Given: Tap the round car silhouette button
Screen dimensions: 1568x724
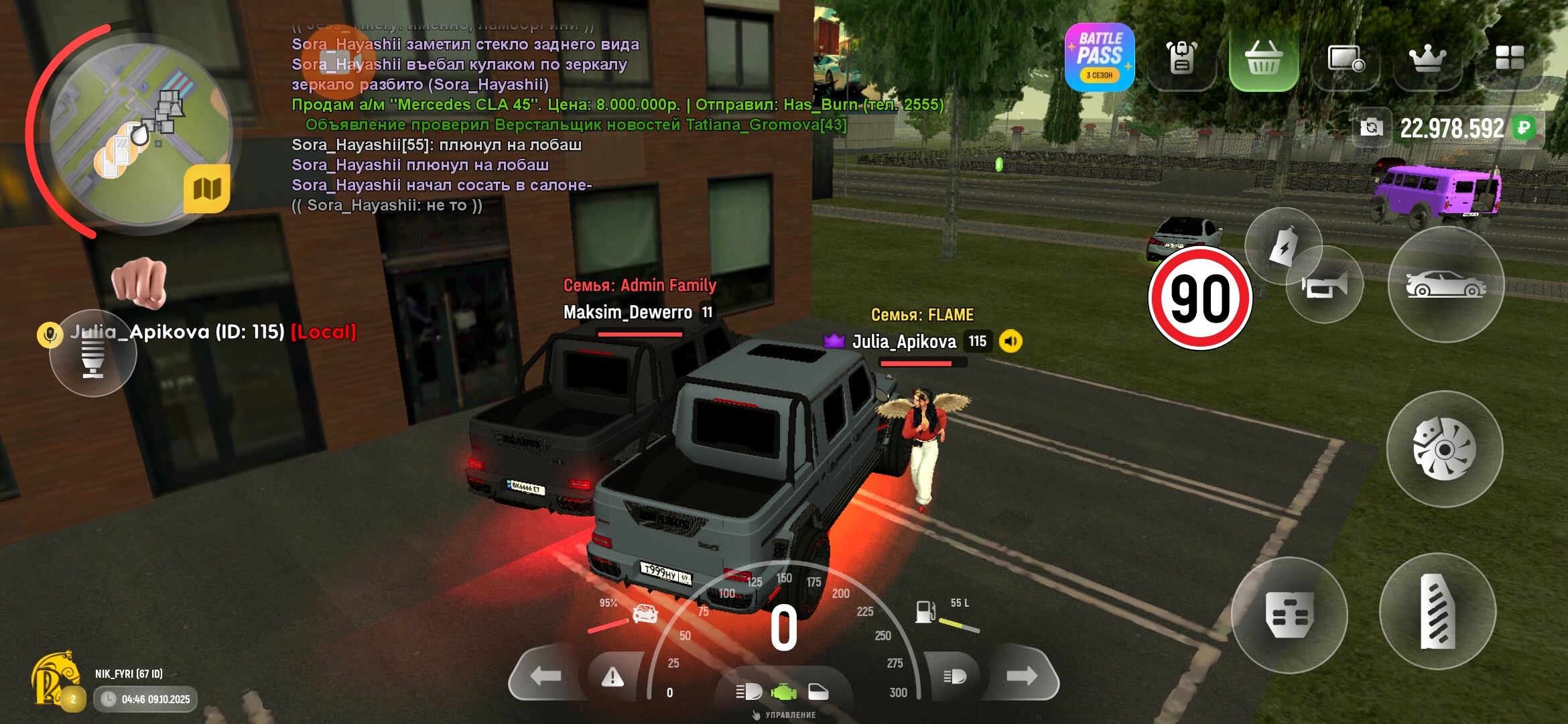Looking at the screenshot, I should 1445,285.
